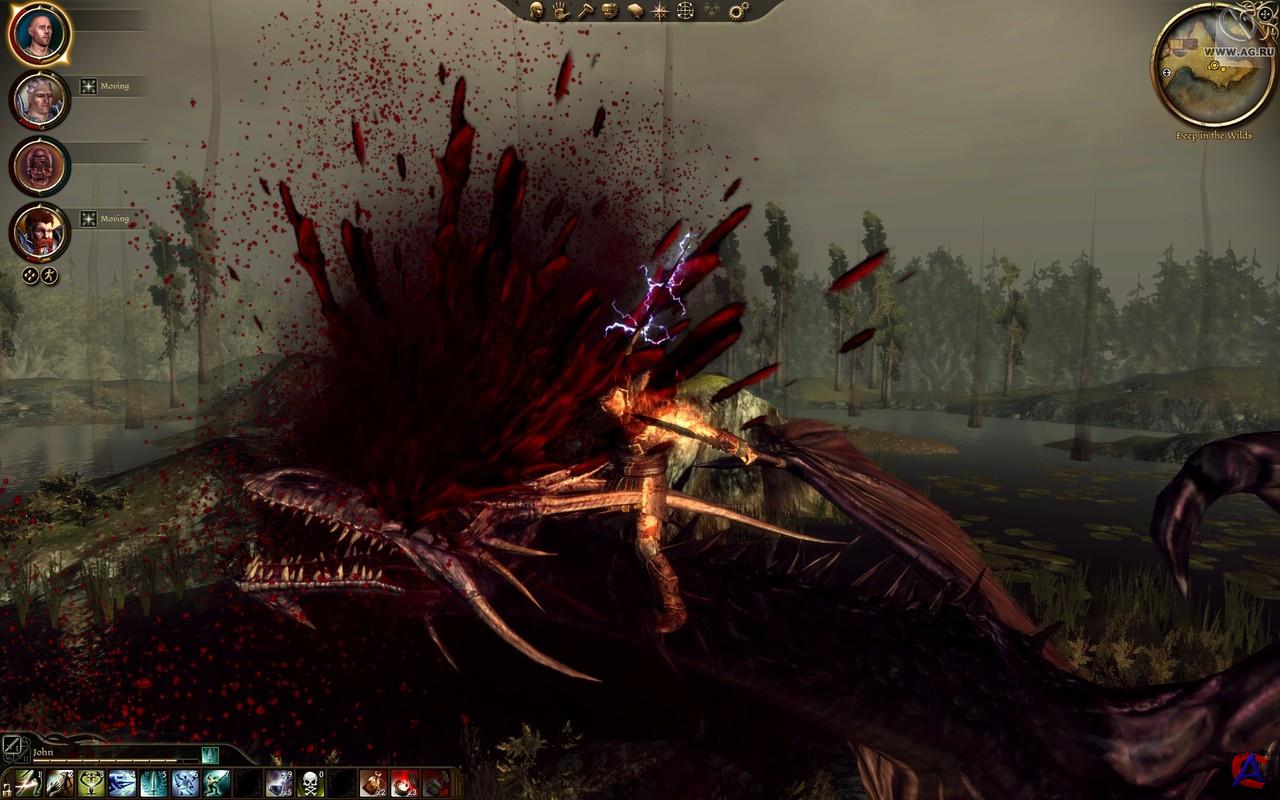Activate the first quickbar sword strike ability
The width and height of the screenshot is (1280, 800).
click(28, 783)
